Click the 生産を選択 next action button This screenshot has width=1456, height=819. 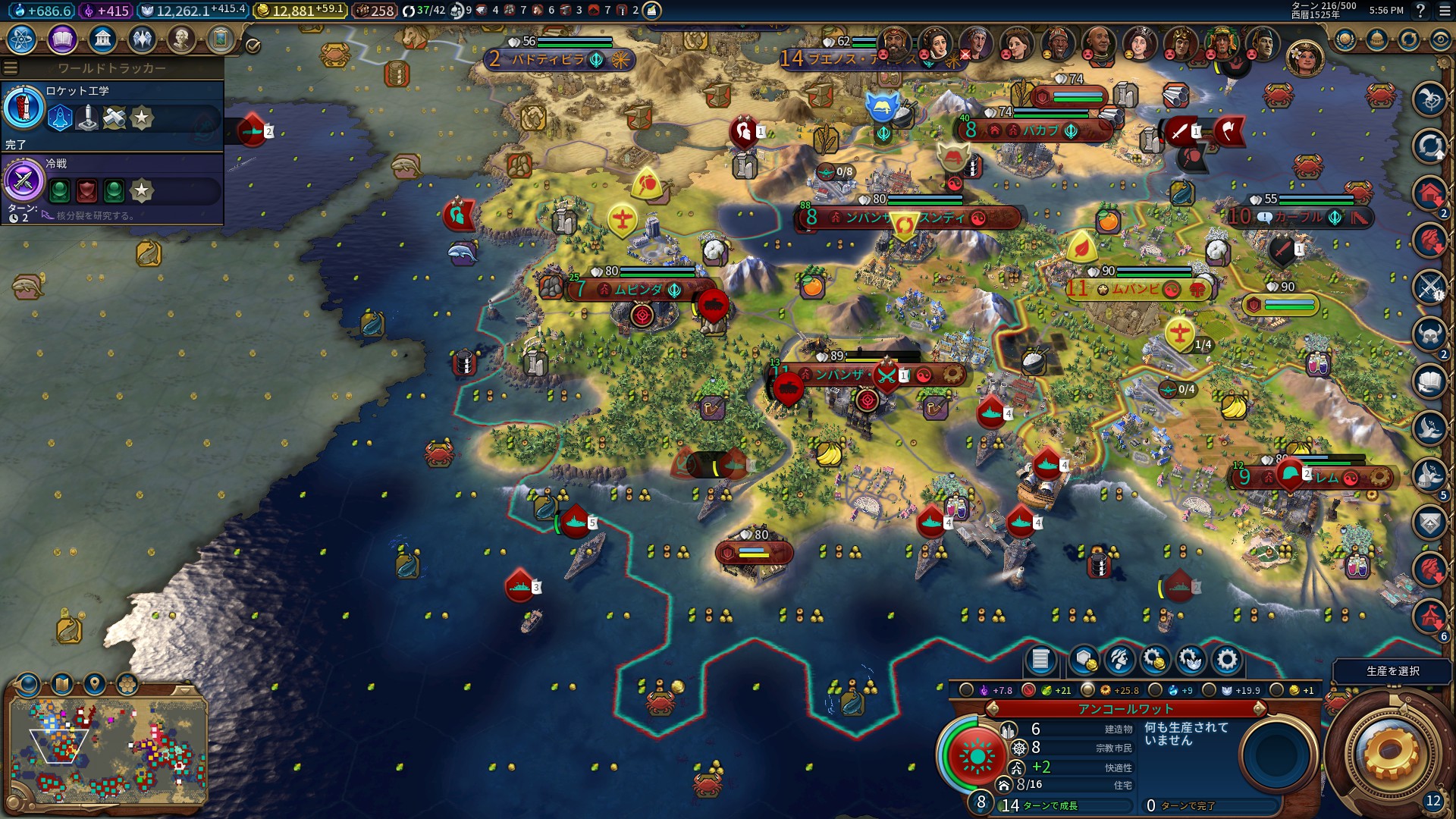(1392, 671)
